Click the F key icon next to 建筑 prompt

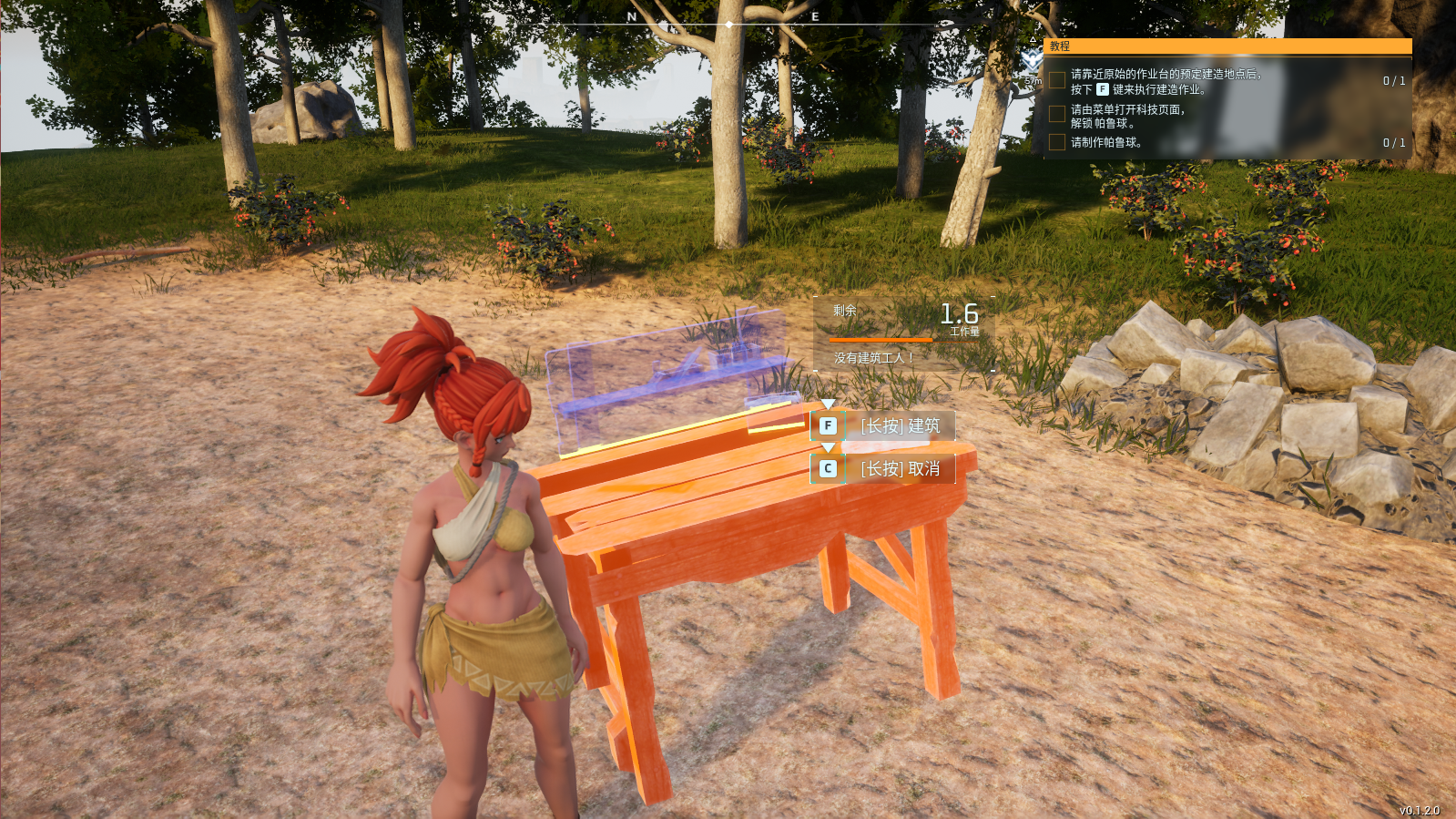pyautogui.click(x=828, y=425)
